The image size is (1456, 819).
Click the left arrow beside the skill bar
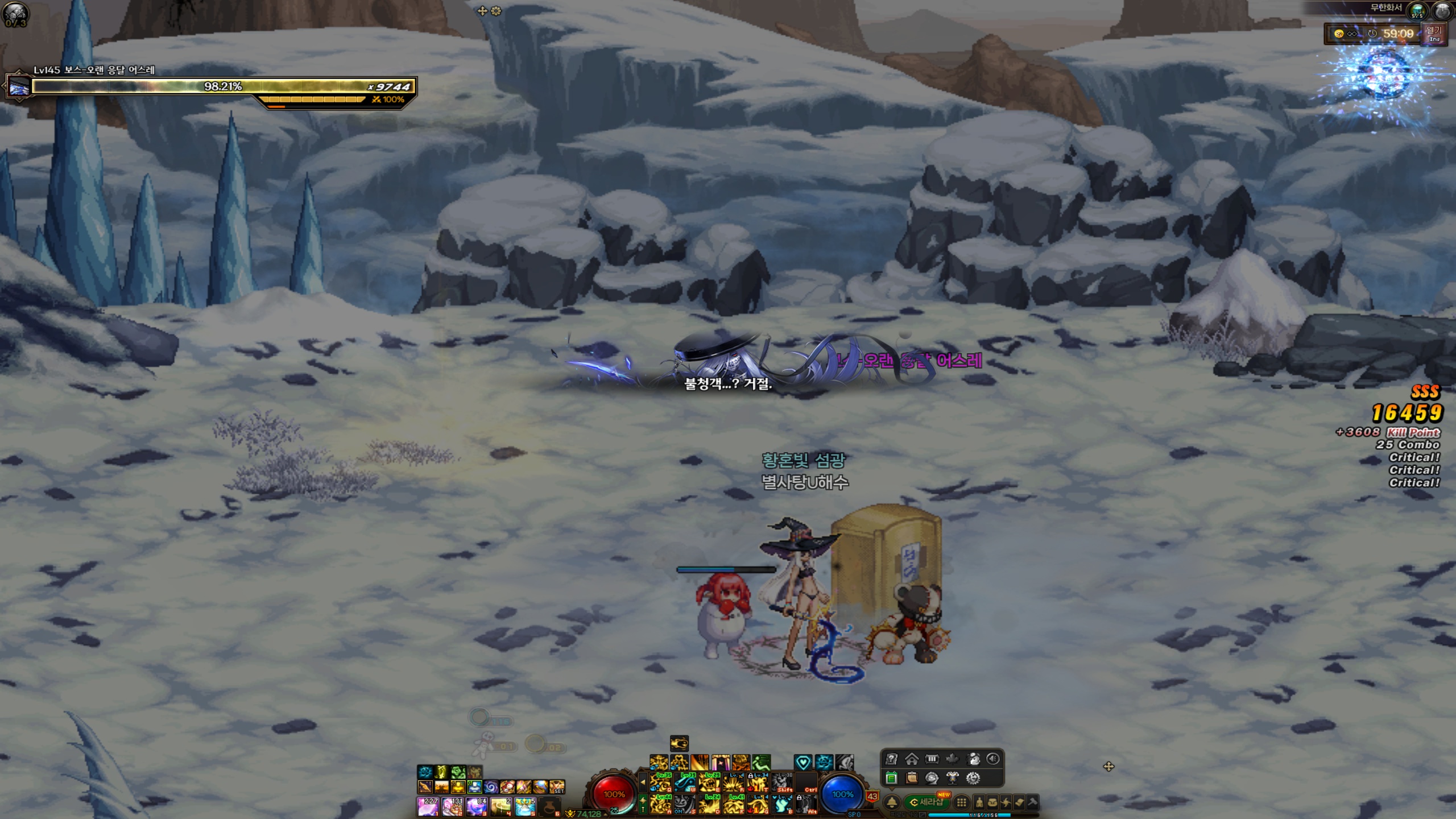pyautogui.click(x=643, y=783)
